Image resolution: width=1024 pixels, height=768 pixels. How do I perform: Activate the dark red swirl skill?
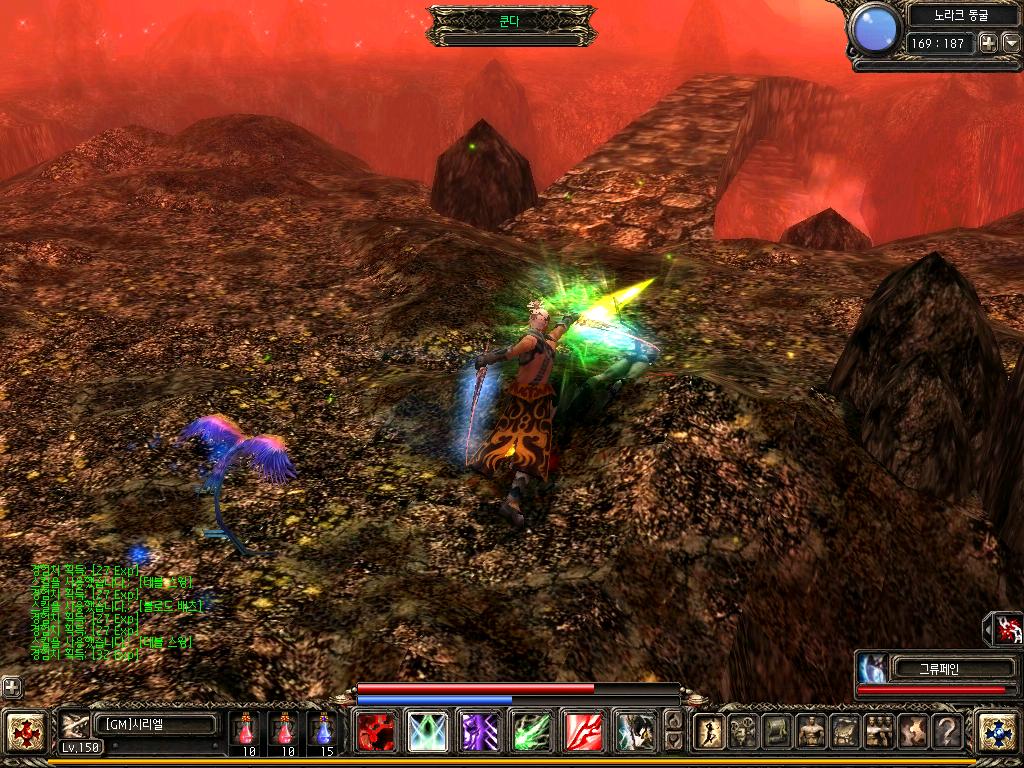[x=376, y=732]
